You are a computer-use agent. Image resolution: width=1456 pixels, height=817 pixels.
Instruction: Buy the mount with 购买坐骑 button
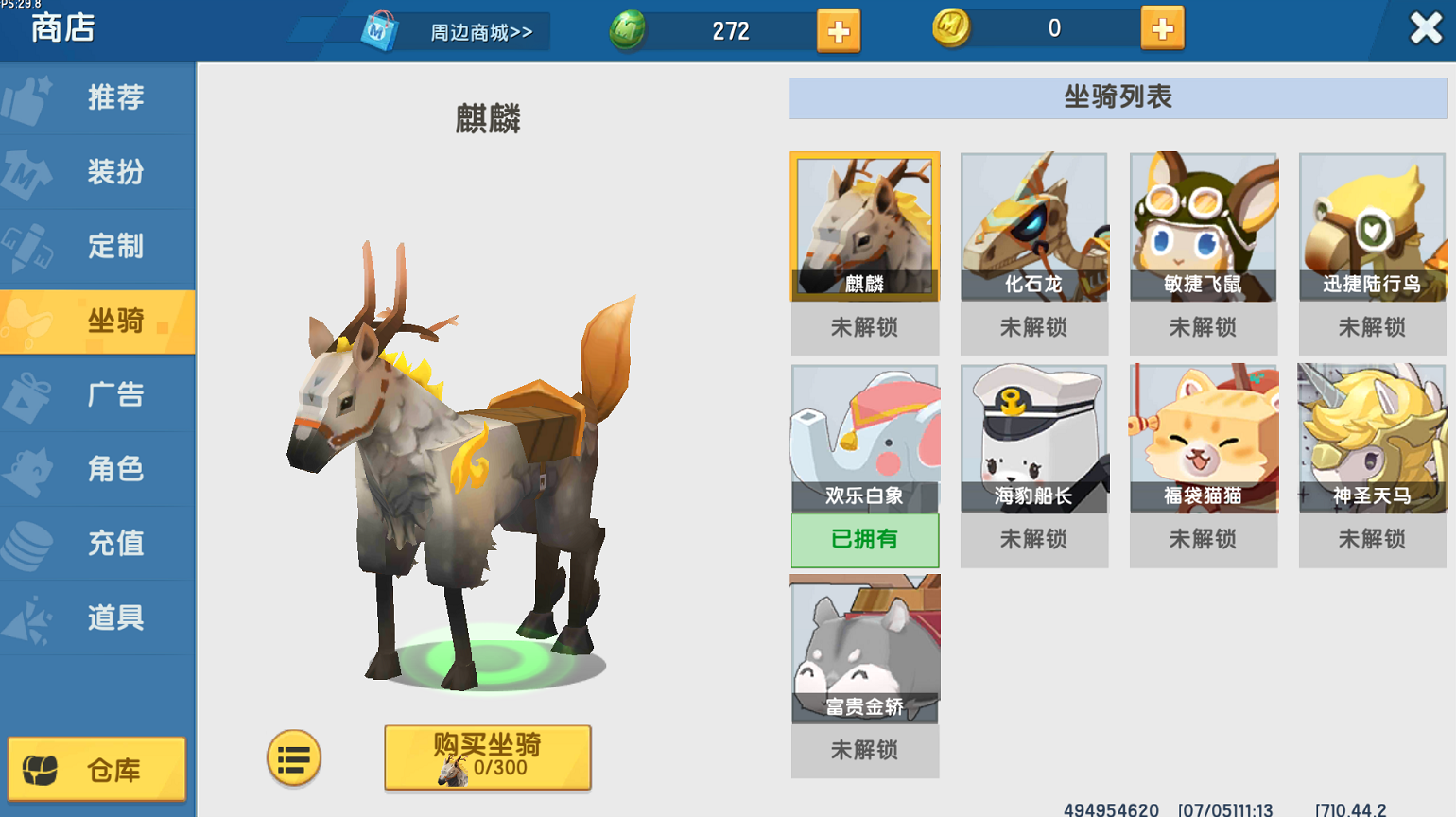pyautogui.click(x=487, y=757)
